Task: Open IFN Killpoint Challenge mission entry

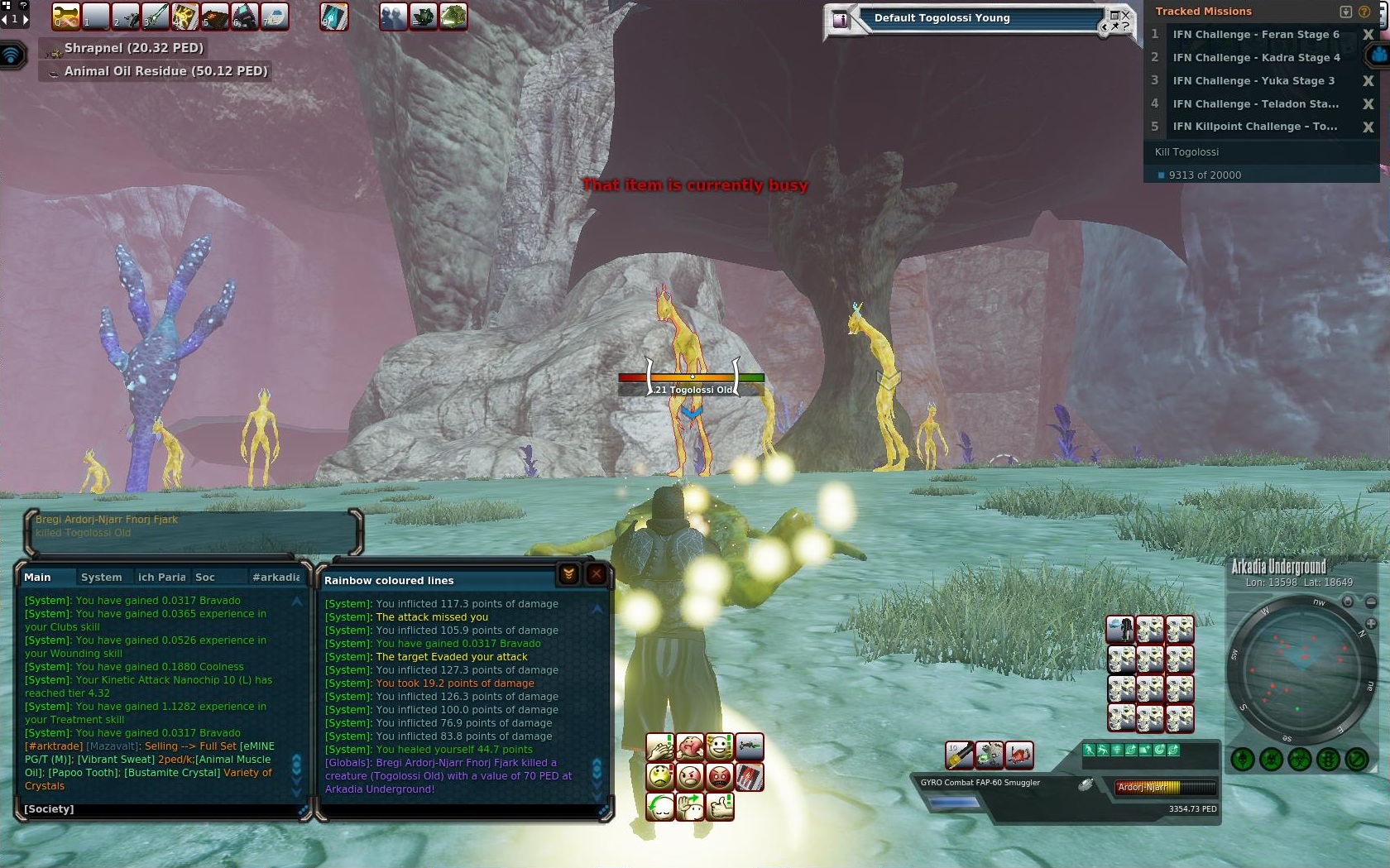Action: pyautogui.click(x=1254, y=127)
